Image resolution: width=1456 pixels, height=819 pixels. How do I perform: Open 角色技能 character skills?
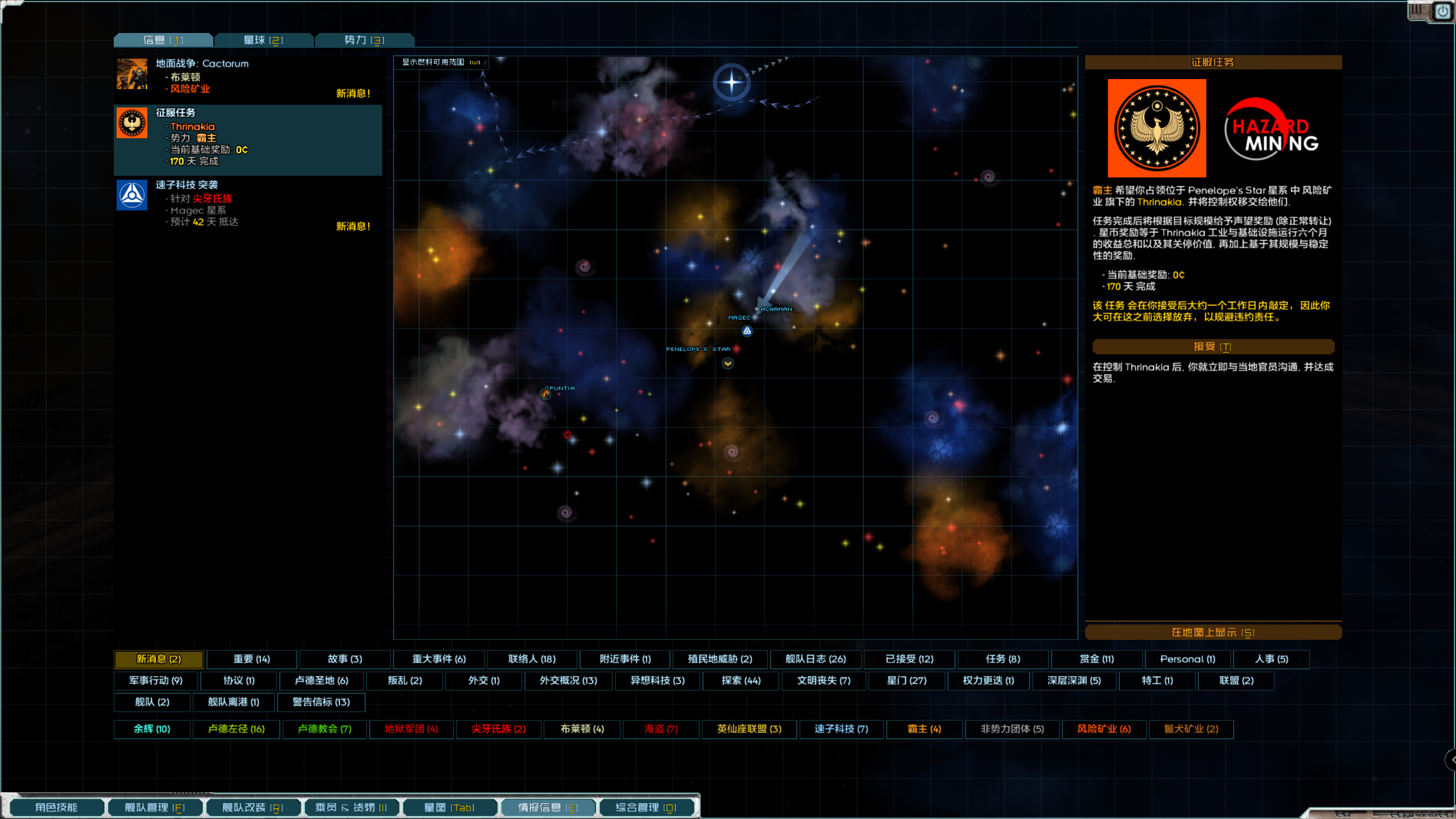pyautogui.click(x=56, y=808)
